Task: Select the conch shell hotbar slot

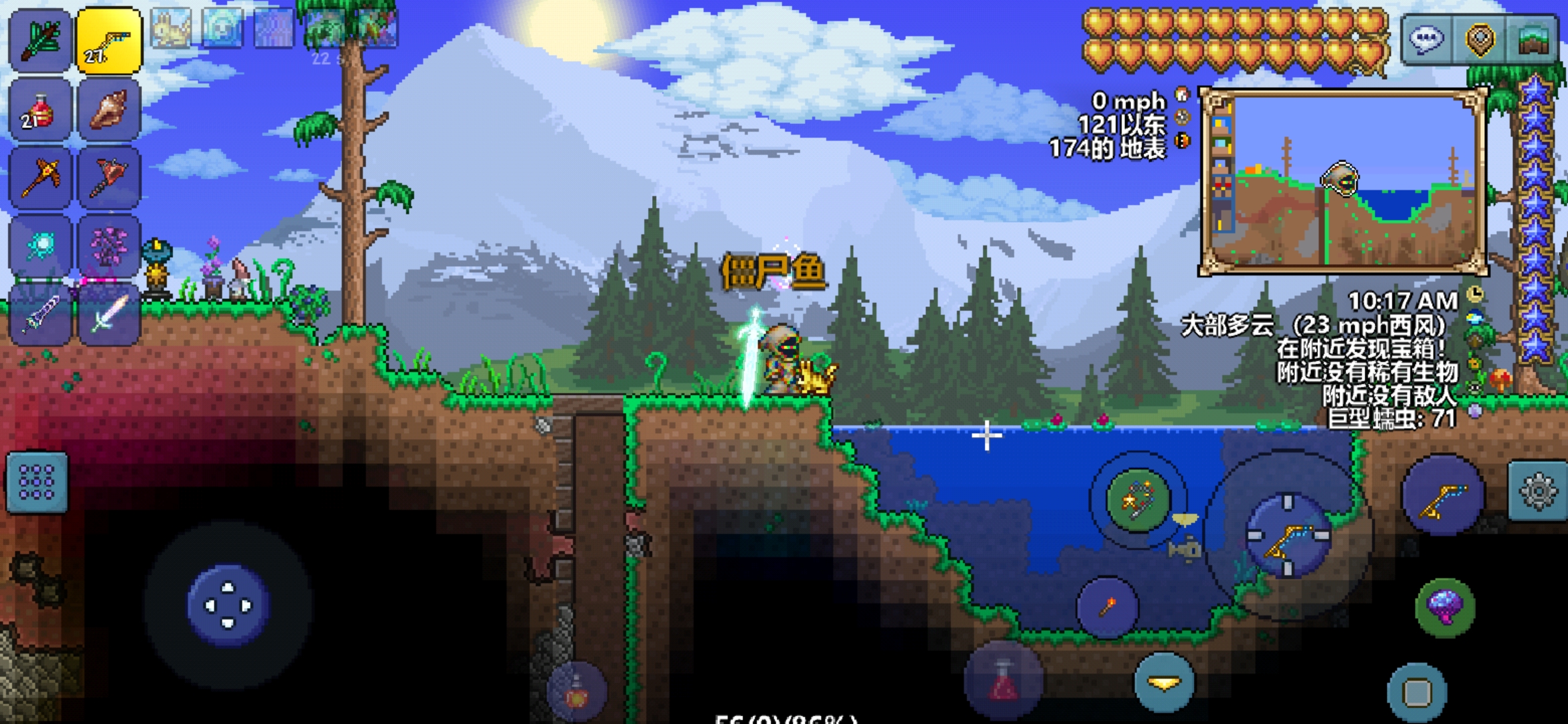Action: [109, 110]
